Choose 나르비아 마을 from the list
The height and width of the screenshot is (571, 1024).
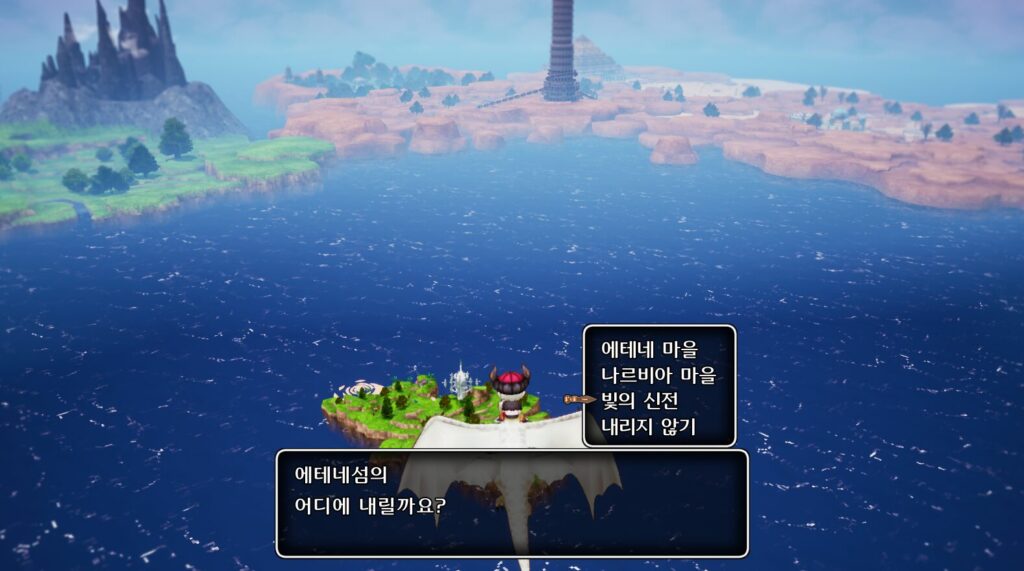(x=659, y=376)
